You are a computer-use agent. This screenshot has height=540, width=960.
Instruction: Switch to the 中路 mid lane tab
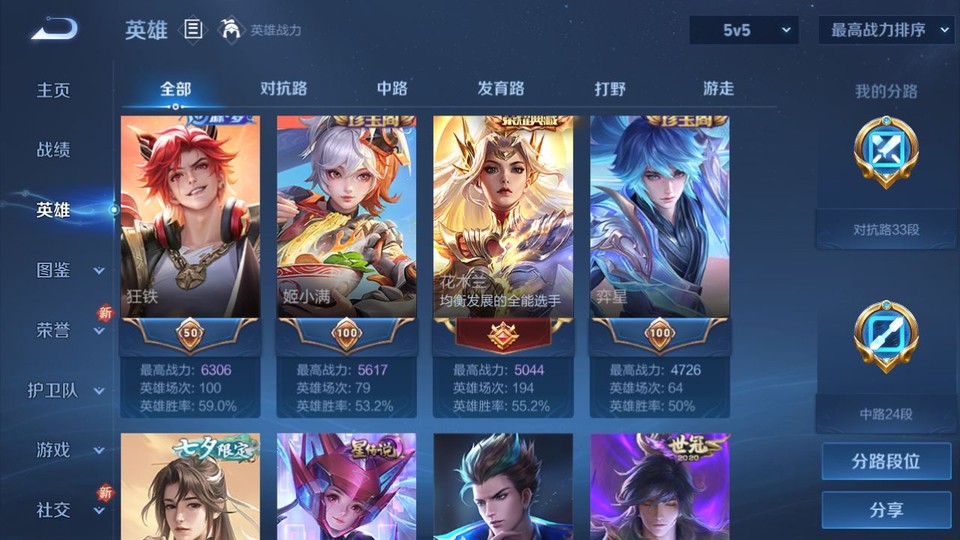pos(392,88)
